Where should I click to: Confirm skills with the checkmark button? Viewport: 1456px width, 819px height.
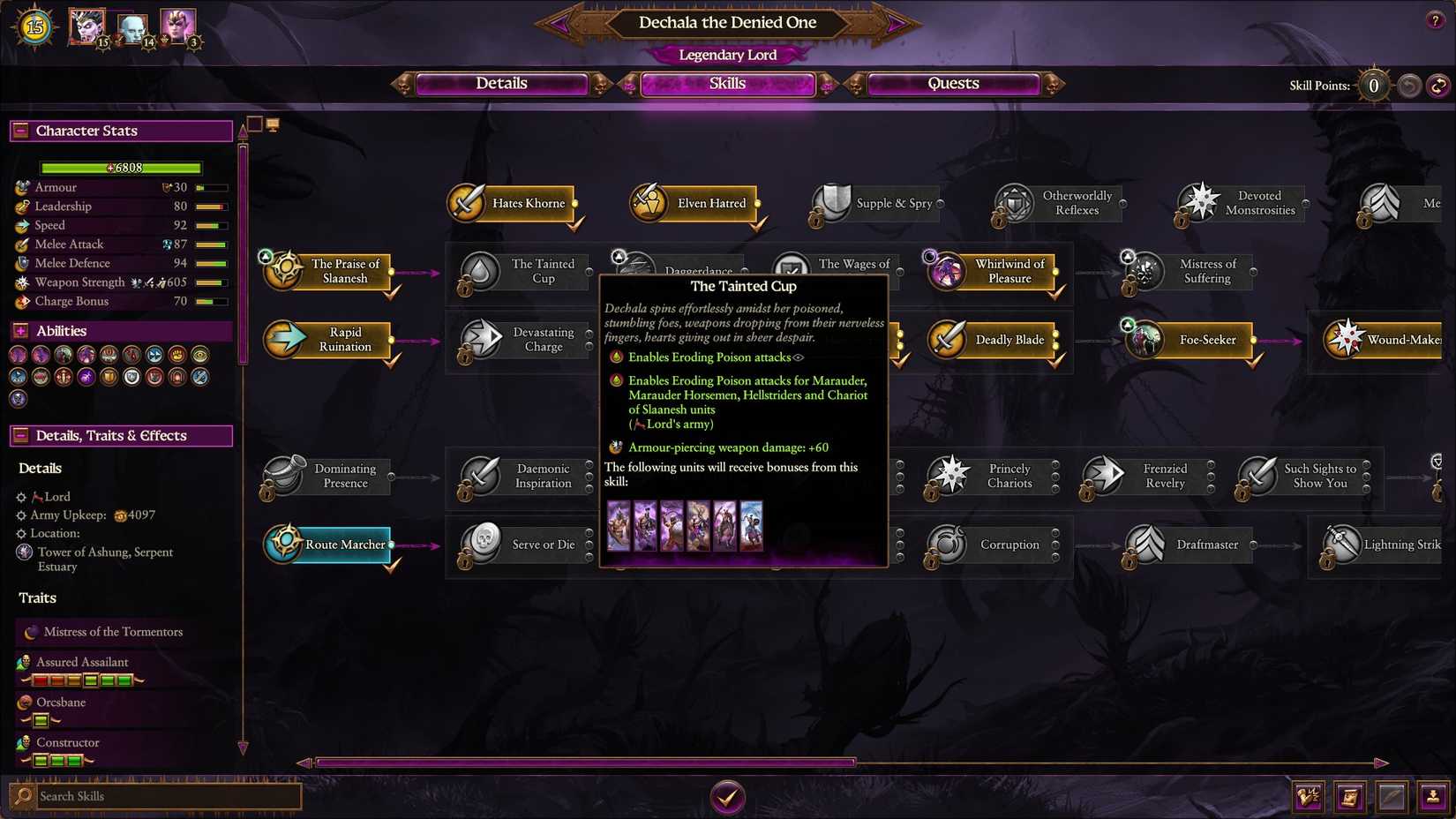727,796
